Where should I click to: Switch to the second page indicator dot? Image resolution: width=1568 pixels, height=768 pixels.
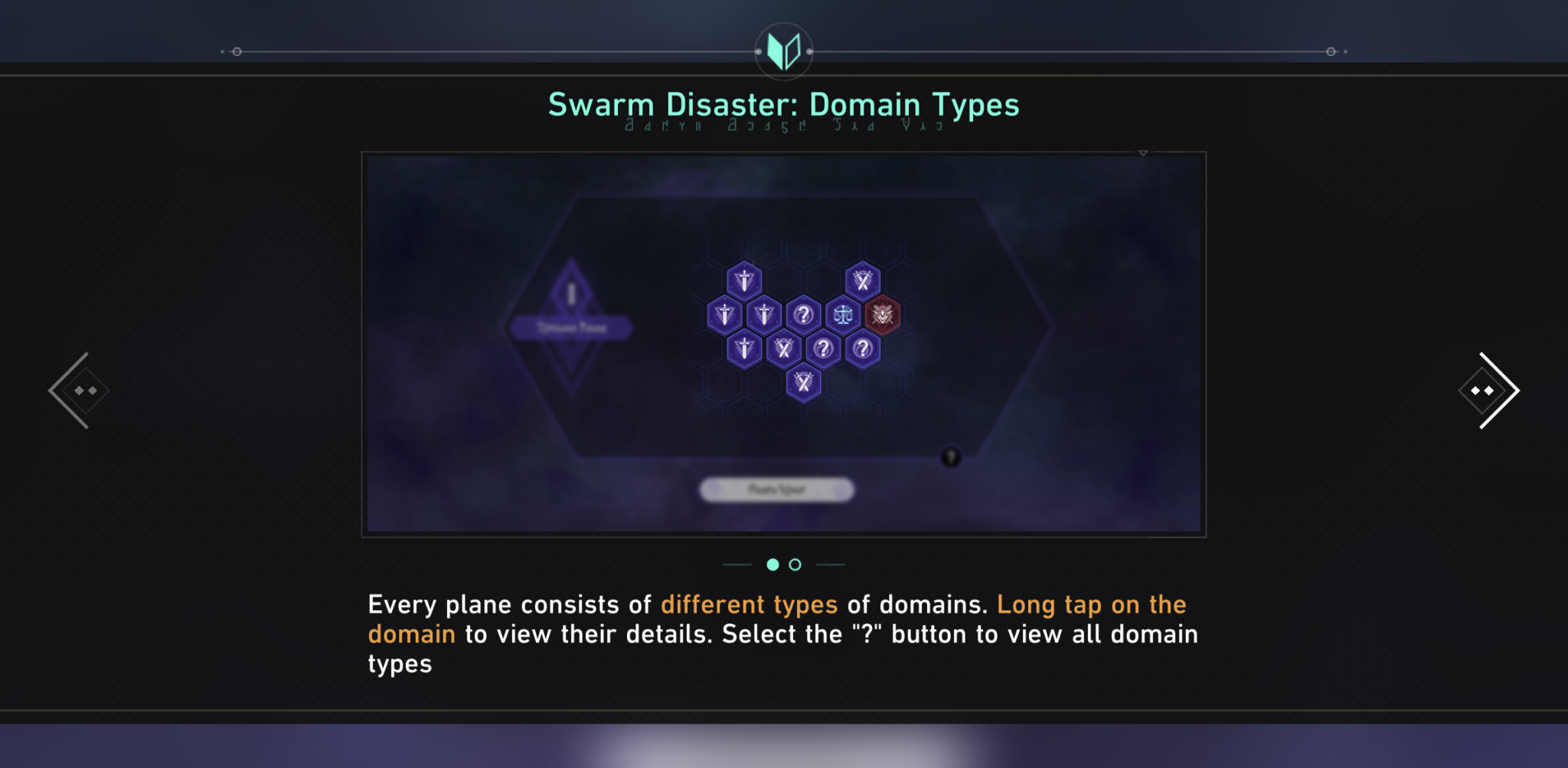(795, 564)
